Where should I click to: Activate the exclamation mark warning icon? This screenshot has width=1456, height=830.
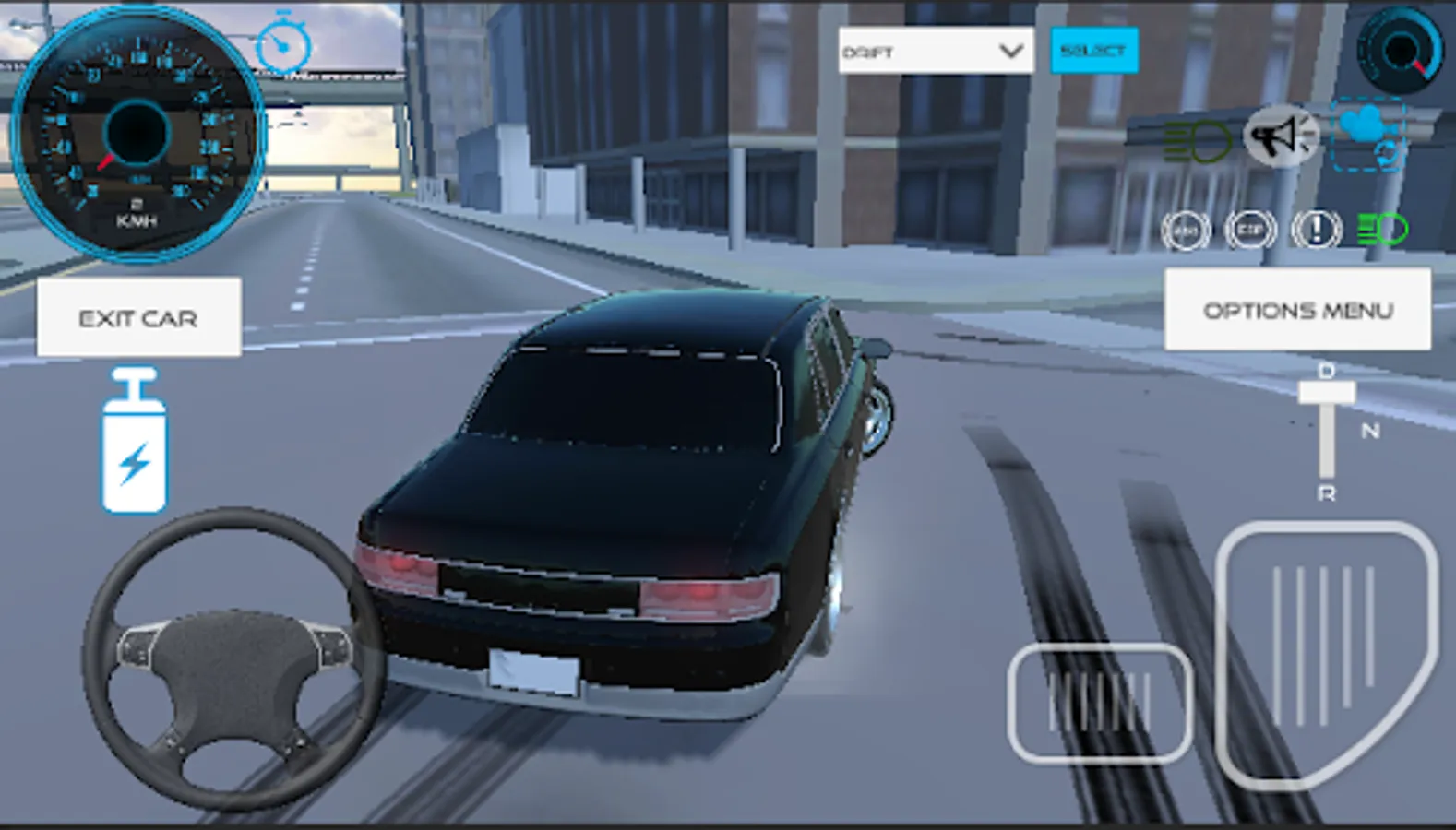1316,229
